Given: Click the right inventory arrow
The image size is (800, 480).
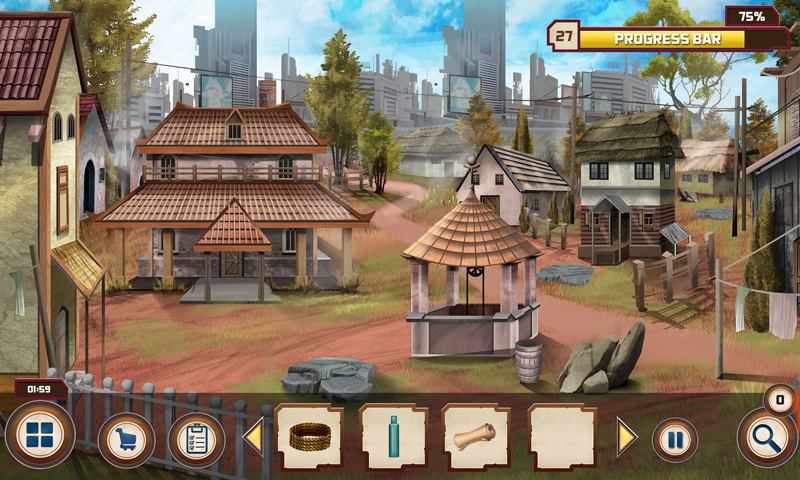Looking at the screenshot, I should coord(626,437).
